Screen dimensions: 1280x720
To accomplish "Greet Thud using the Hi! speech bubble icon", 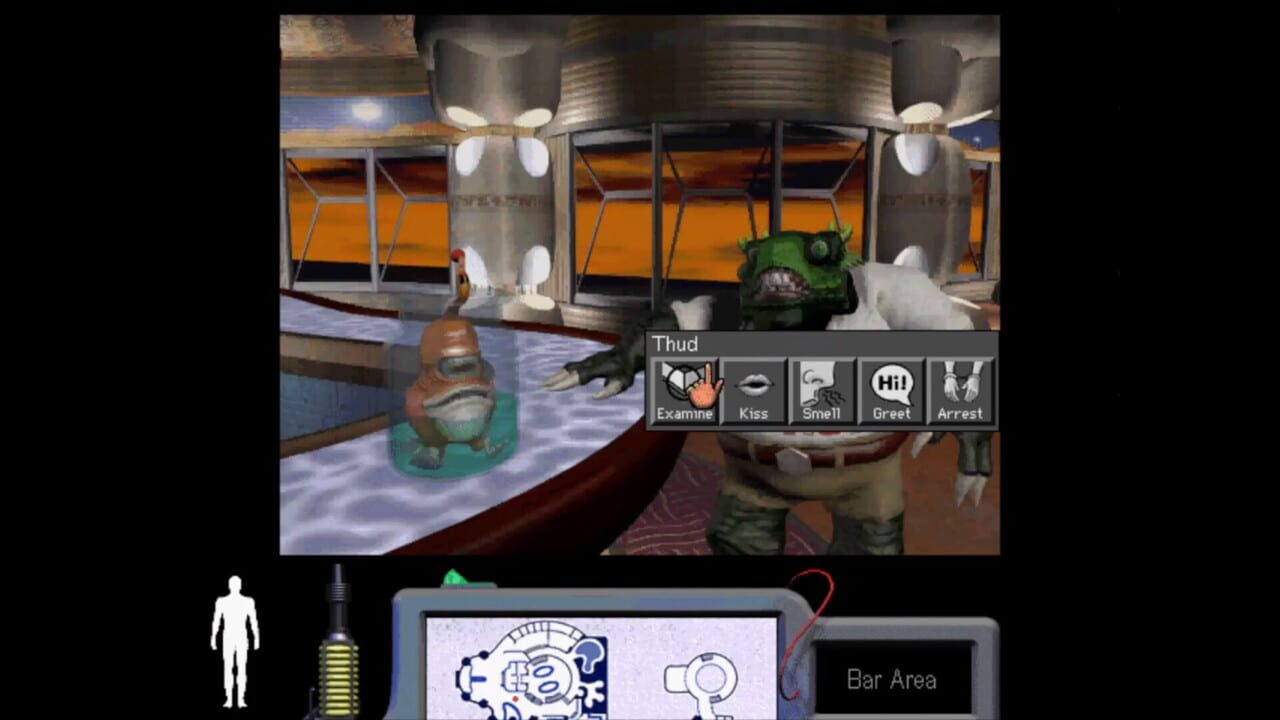I will [x=891, y=385].
